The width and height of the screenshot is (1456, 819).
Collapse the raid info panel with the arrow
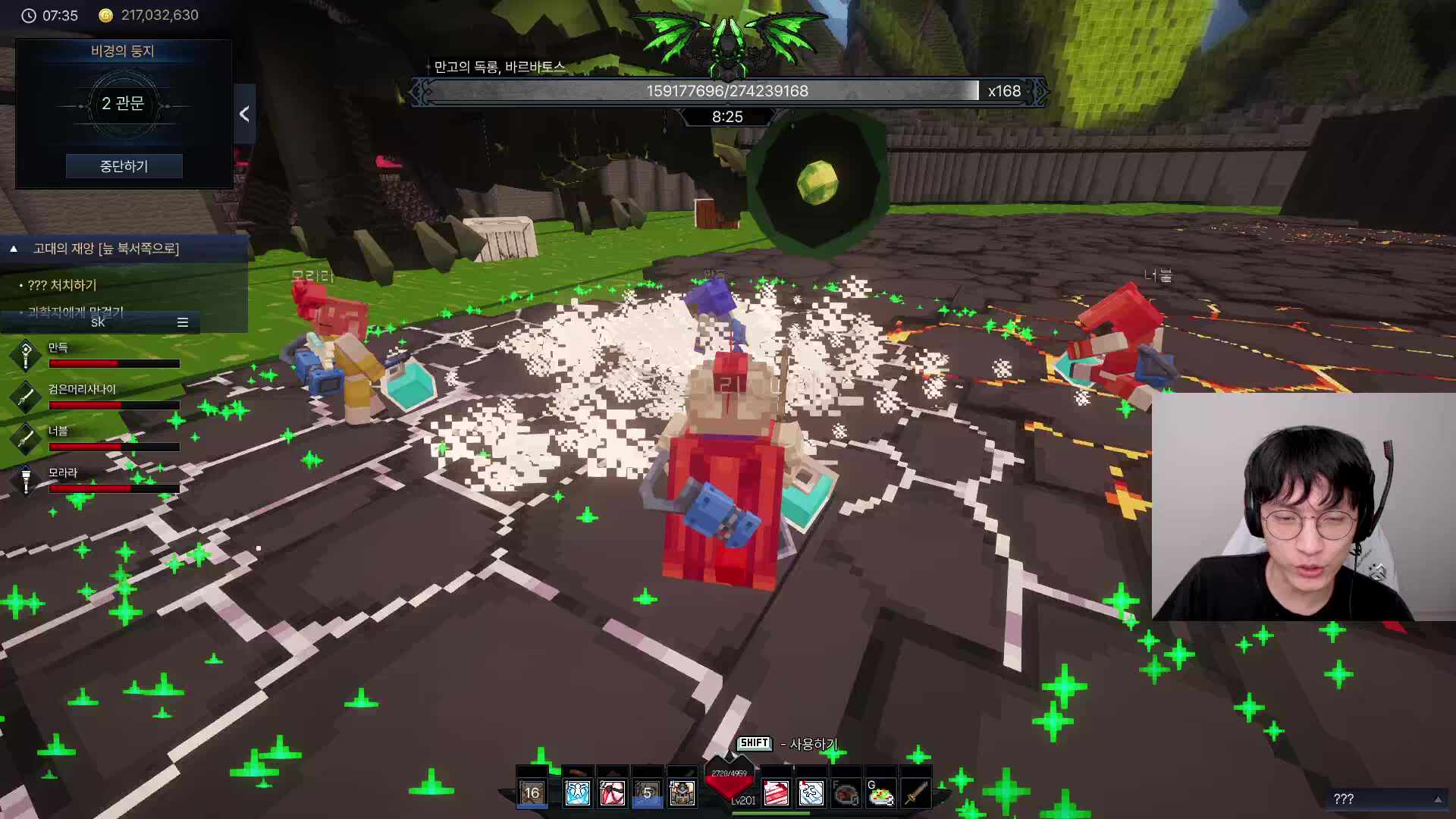click(x=244, y=115)
